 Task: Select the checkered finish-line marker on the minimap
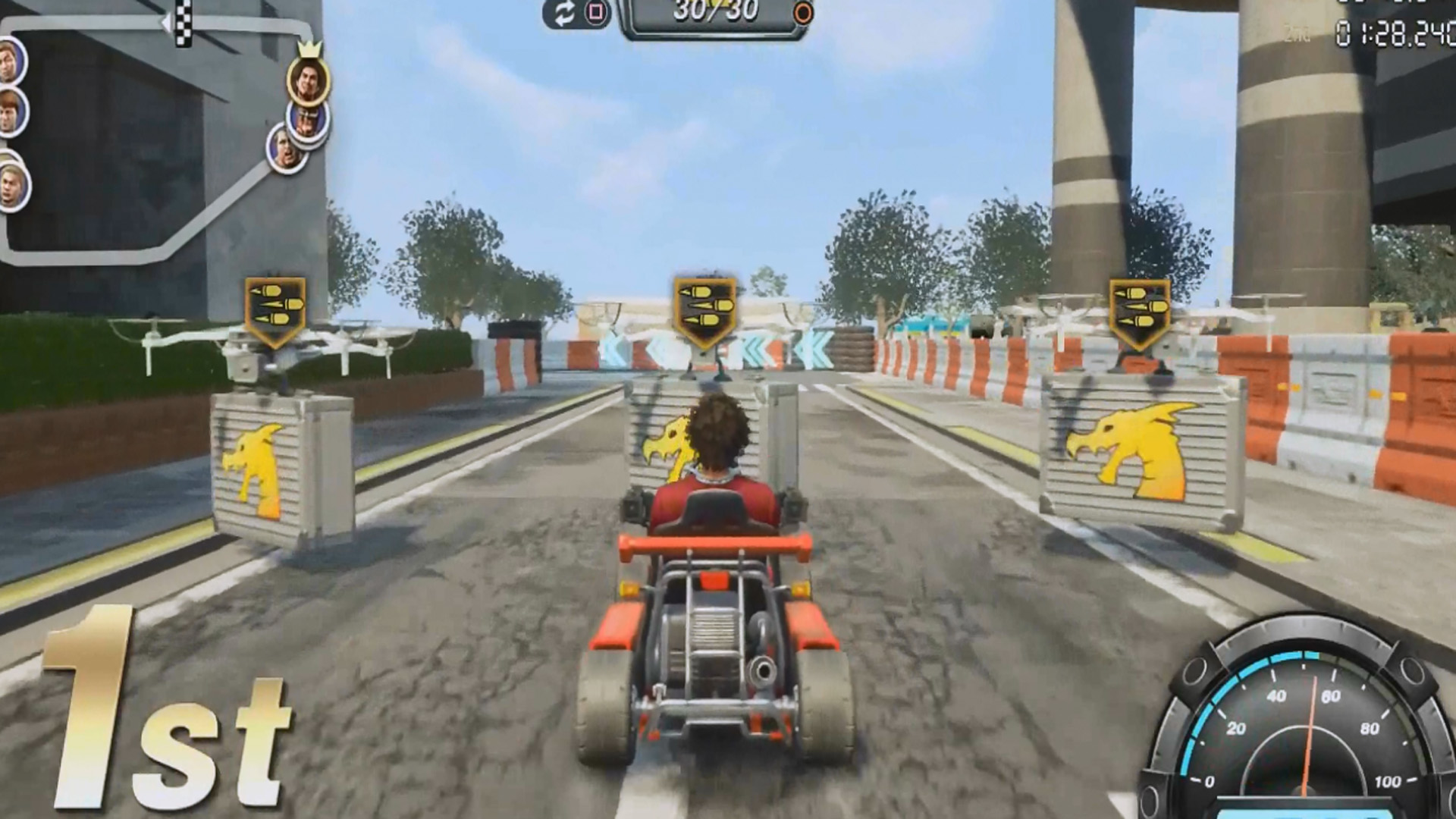[x=183, y=21]
